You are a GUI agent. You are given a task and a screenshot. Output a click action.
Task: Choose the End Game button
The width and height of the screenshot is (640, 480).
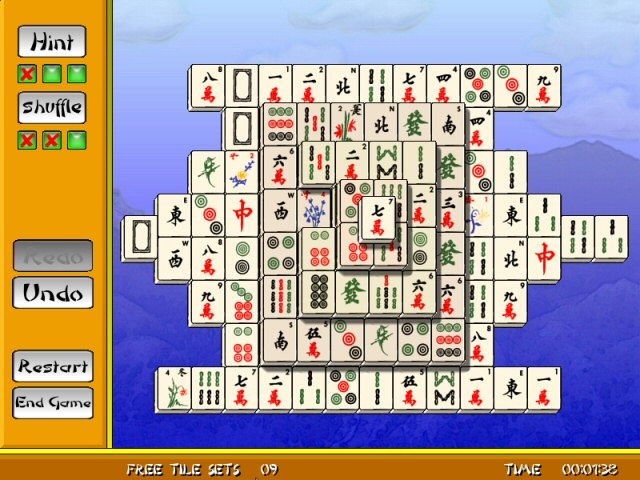tap(52, 403)
